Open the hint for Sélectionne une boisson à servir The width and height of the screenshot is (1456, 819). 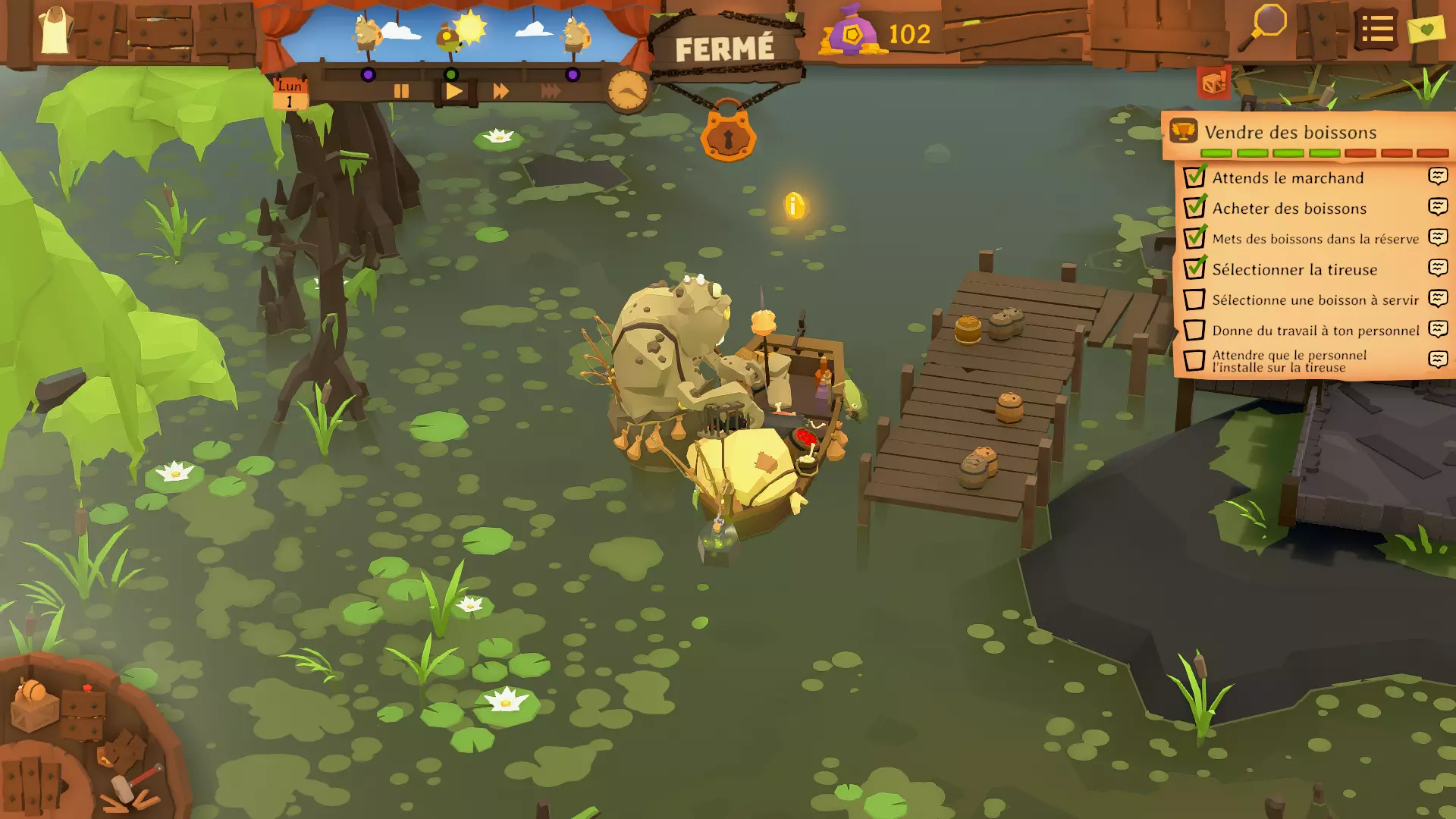pos(1438,299)
